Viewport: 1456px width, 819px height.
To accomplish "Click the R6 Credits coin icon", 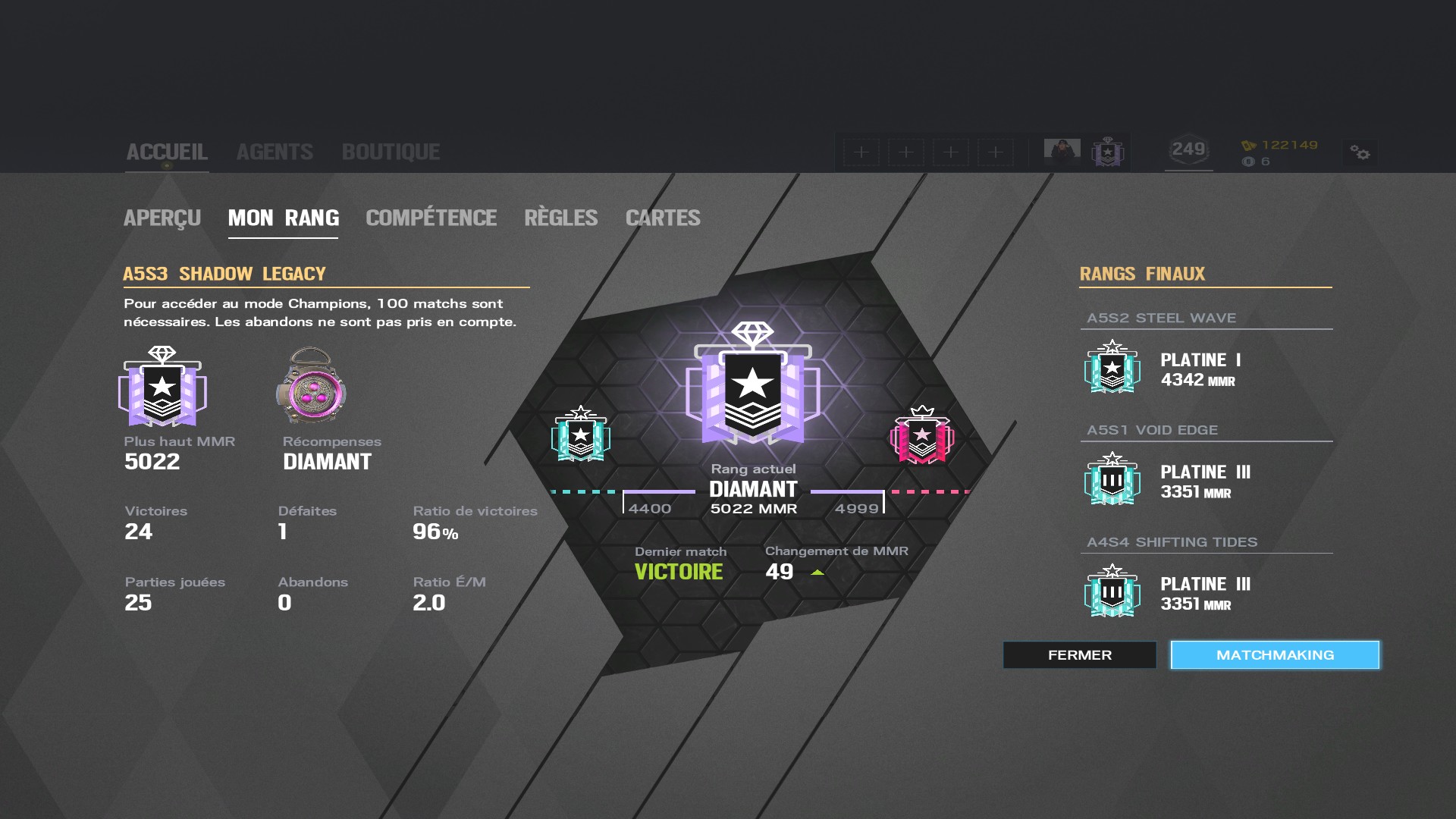I will tap(1247, 161).
